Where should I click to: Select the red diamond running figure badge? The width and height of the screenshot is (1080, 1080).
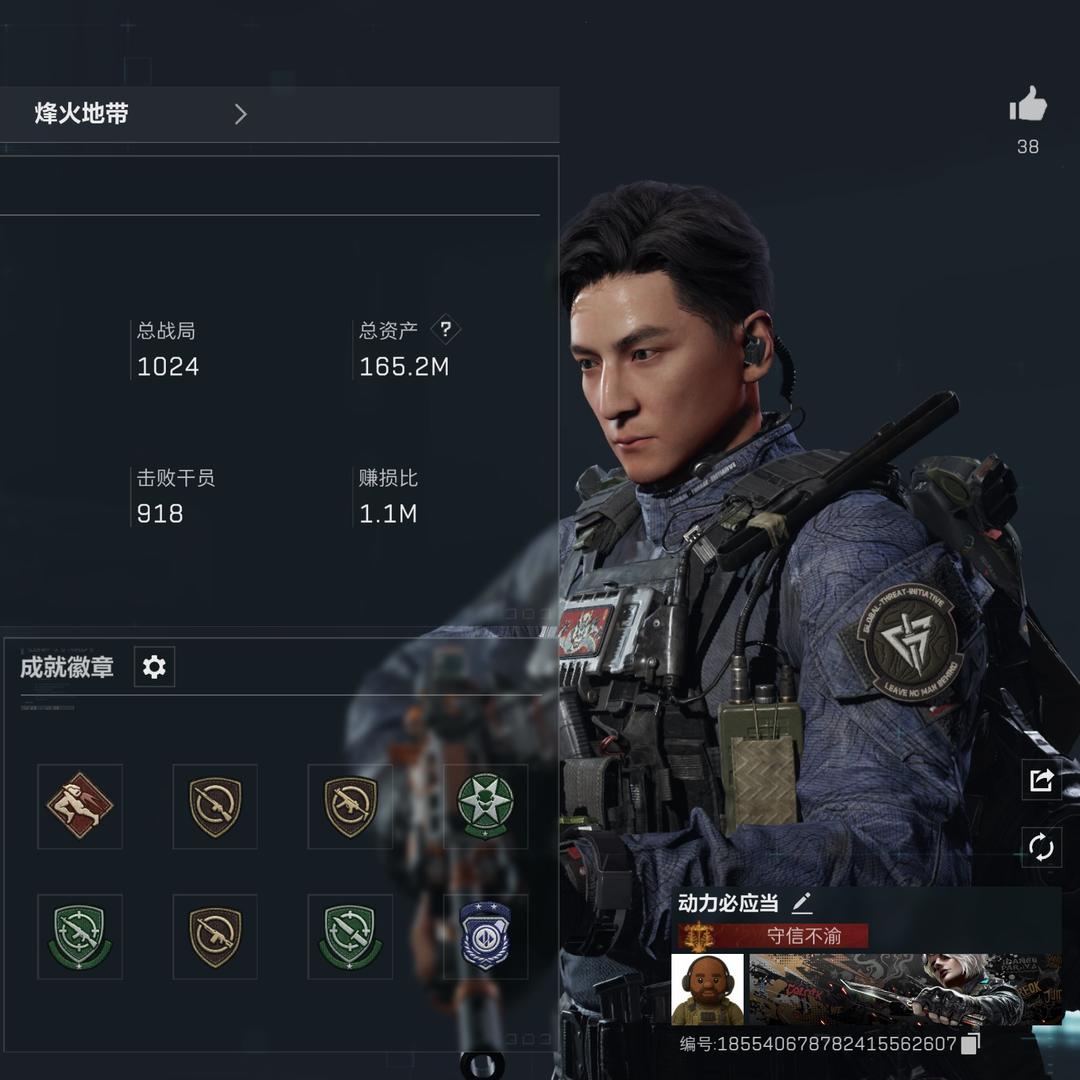pyautogui.click(x=80, y=806)
